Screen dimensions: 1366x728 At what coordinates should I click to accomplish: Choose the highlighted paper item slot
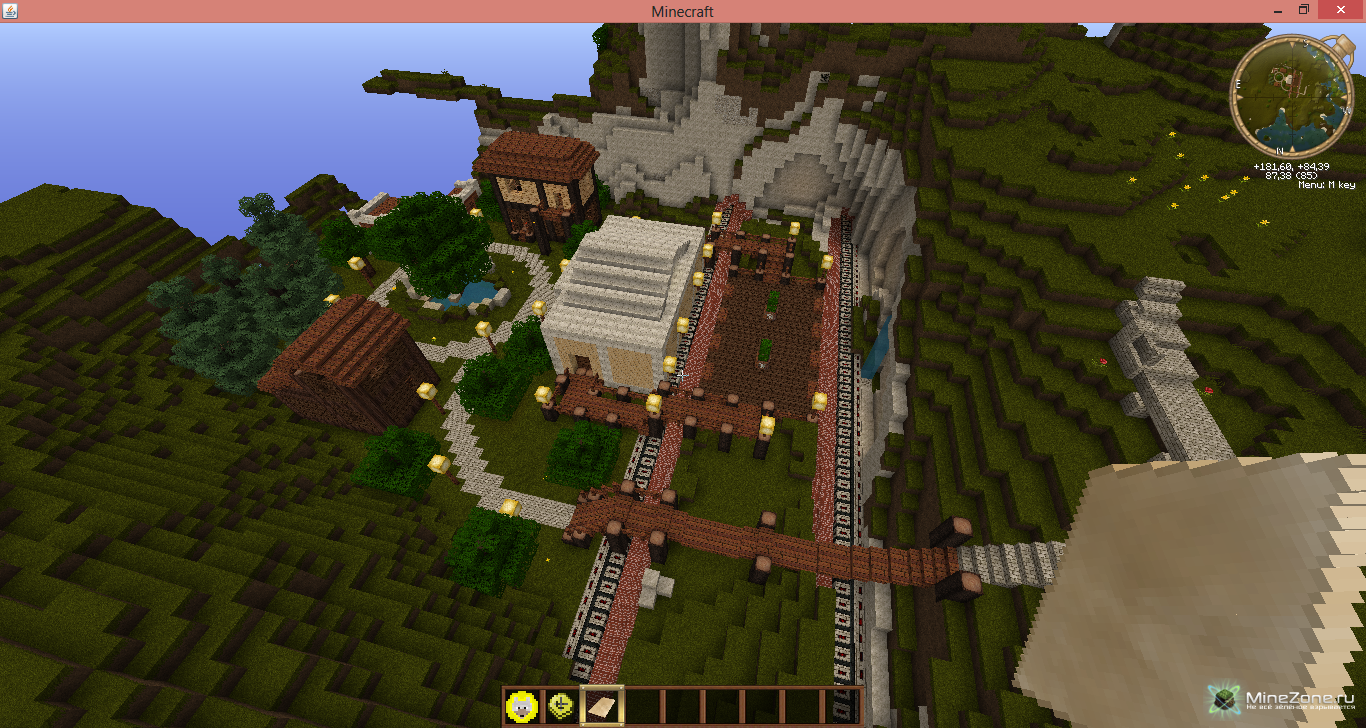click(601, 706)
